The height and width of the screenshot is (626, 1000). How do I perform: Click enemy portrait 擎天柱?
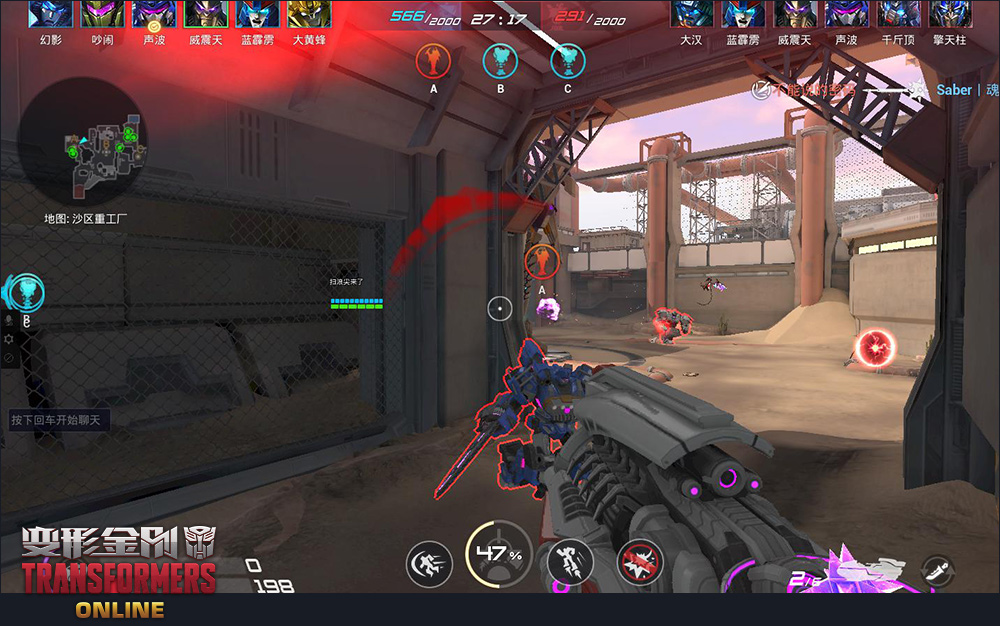point(949,14)
